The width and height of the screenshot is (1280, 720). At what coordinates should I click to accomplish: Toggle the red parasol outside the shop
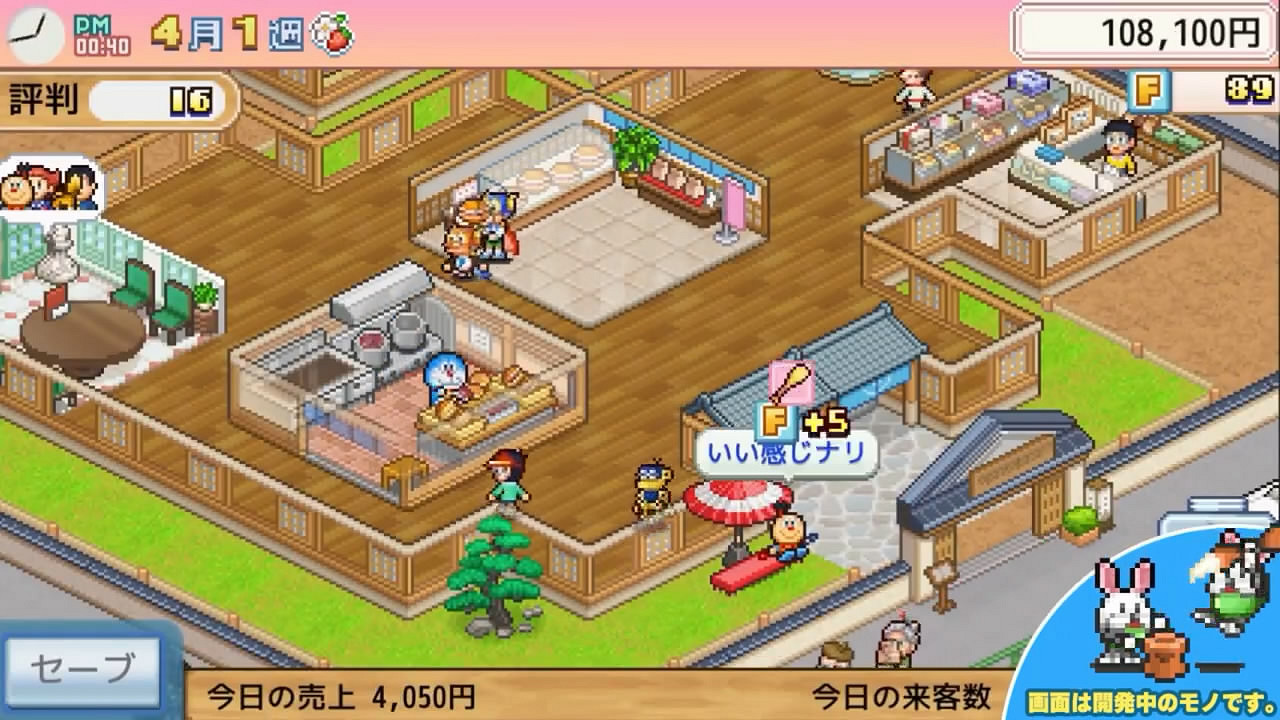click(735, 505)
